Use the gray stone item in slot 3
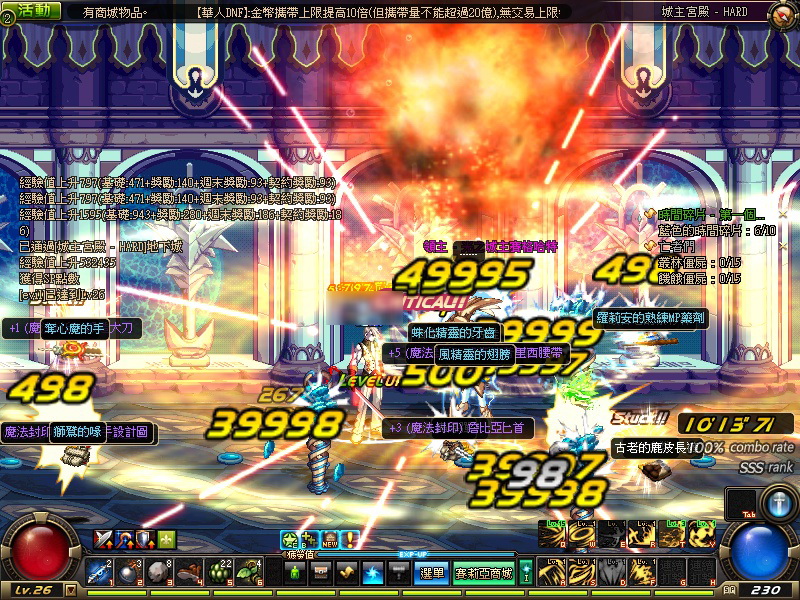The image size is (800, 600). [160, 572]
